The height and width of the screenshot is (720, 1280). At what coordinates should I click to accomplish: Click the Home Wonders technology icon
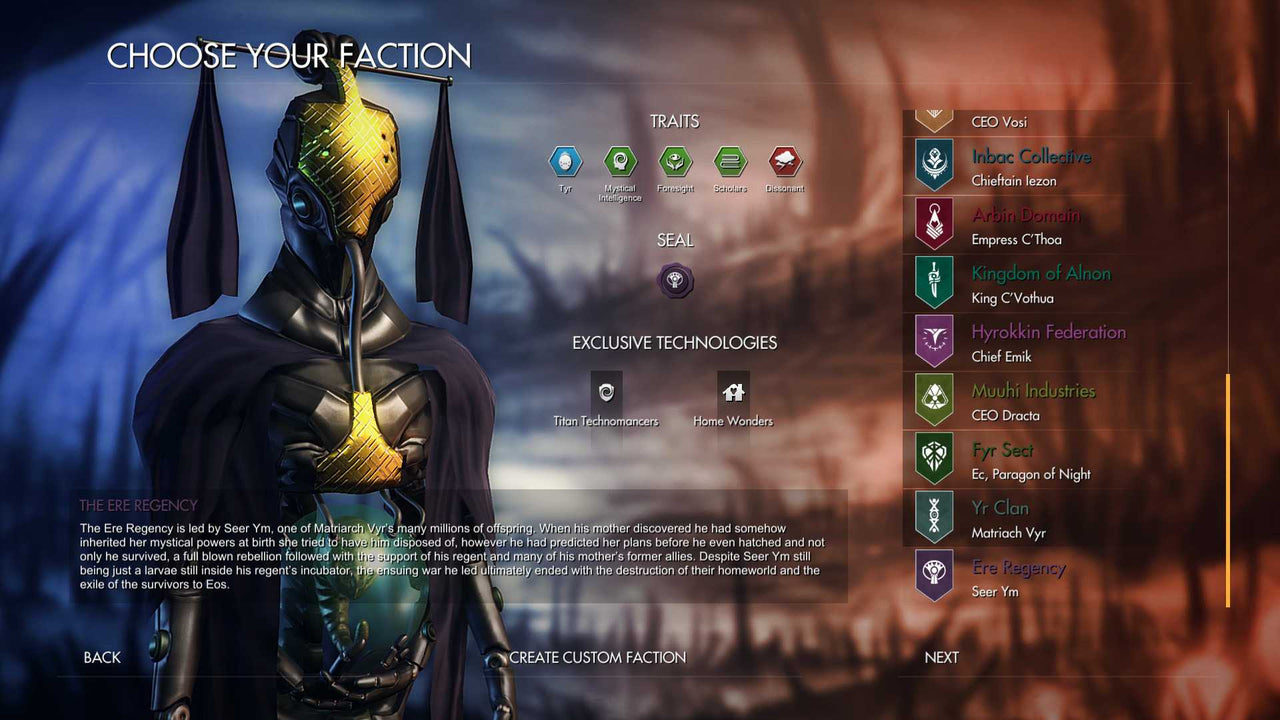coord(732,393)
